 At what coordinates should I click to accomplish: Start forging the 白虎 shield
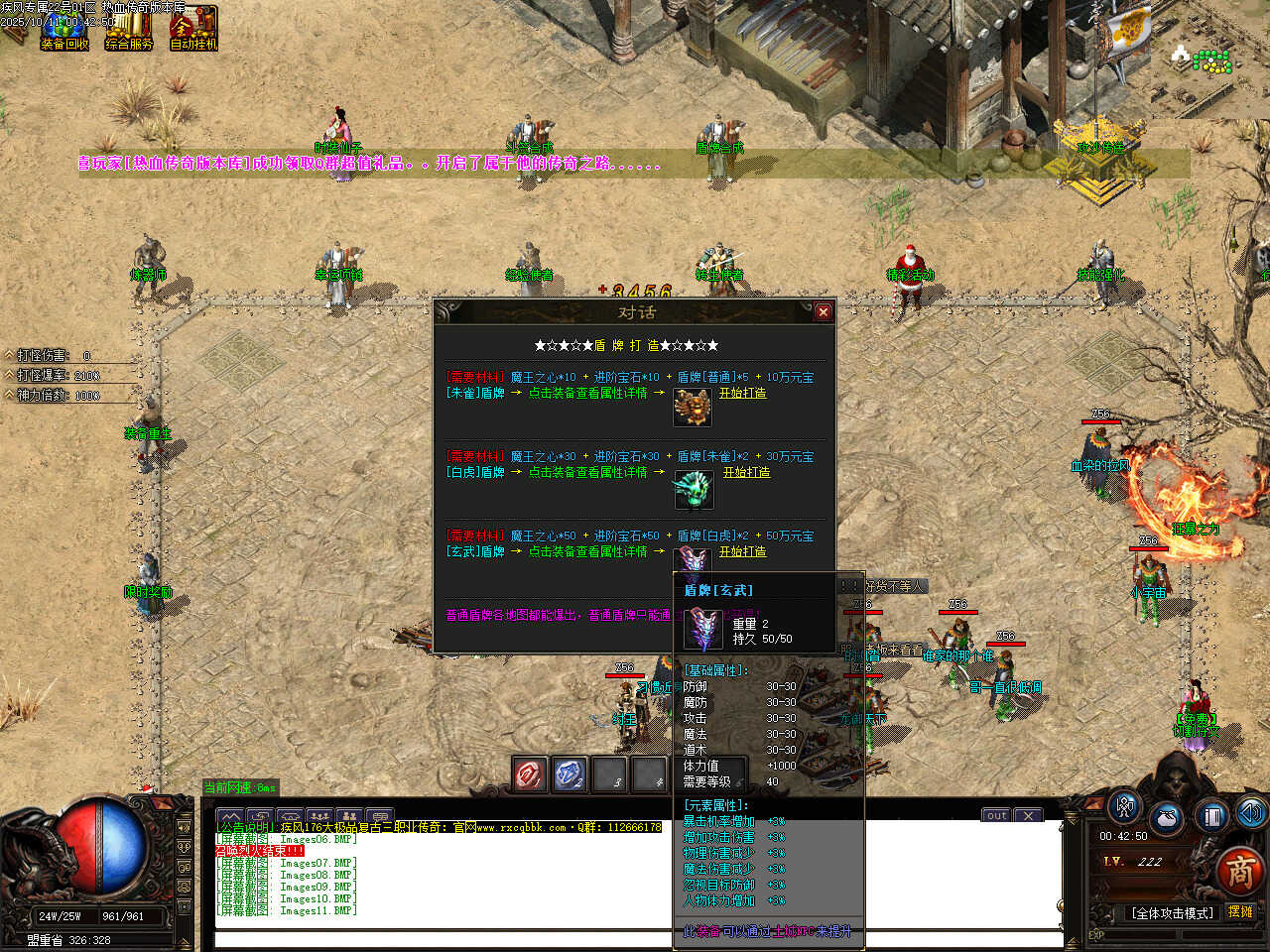click(x=746, y=472)
